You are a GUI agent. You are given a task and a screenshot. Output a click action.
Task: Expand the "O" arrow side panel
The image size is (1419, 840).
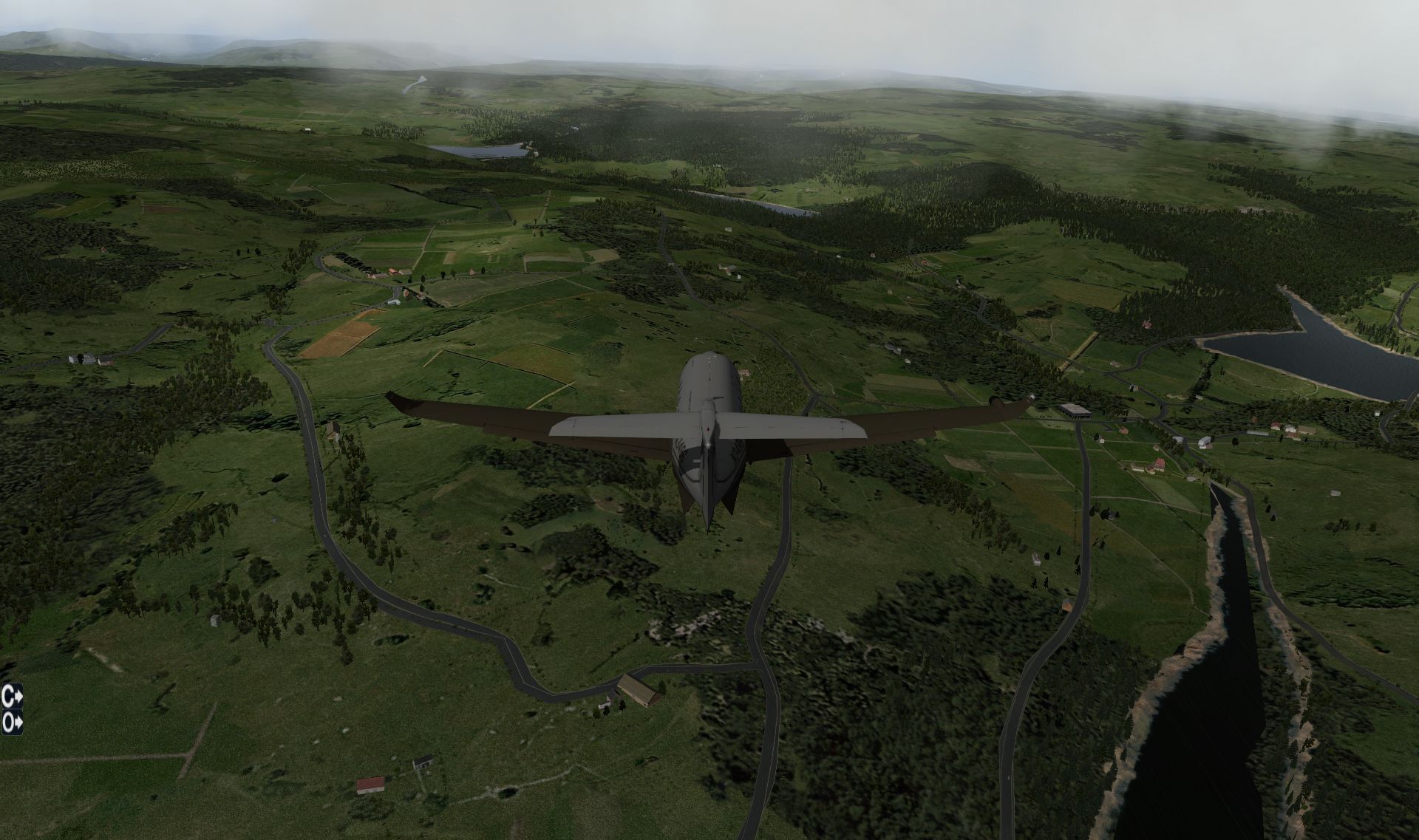pos(13,722)
